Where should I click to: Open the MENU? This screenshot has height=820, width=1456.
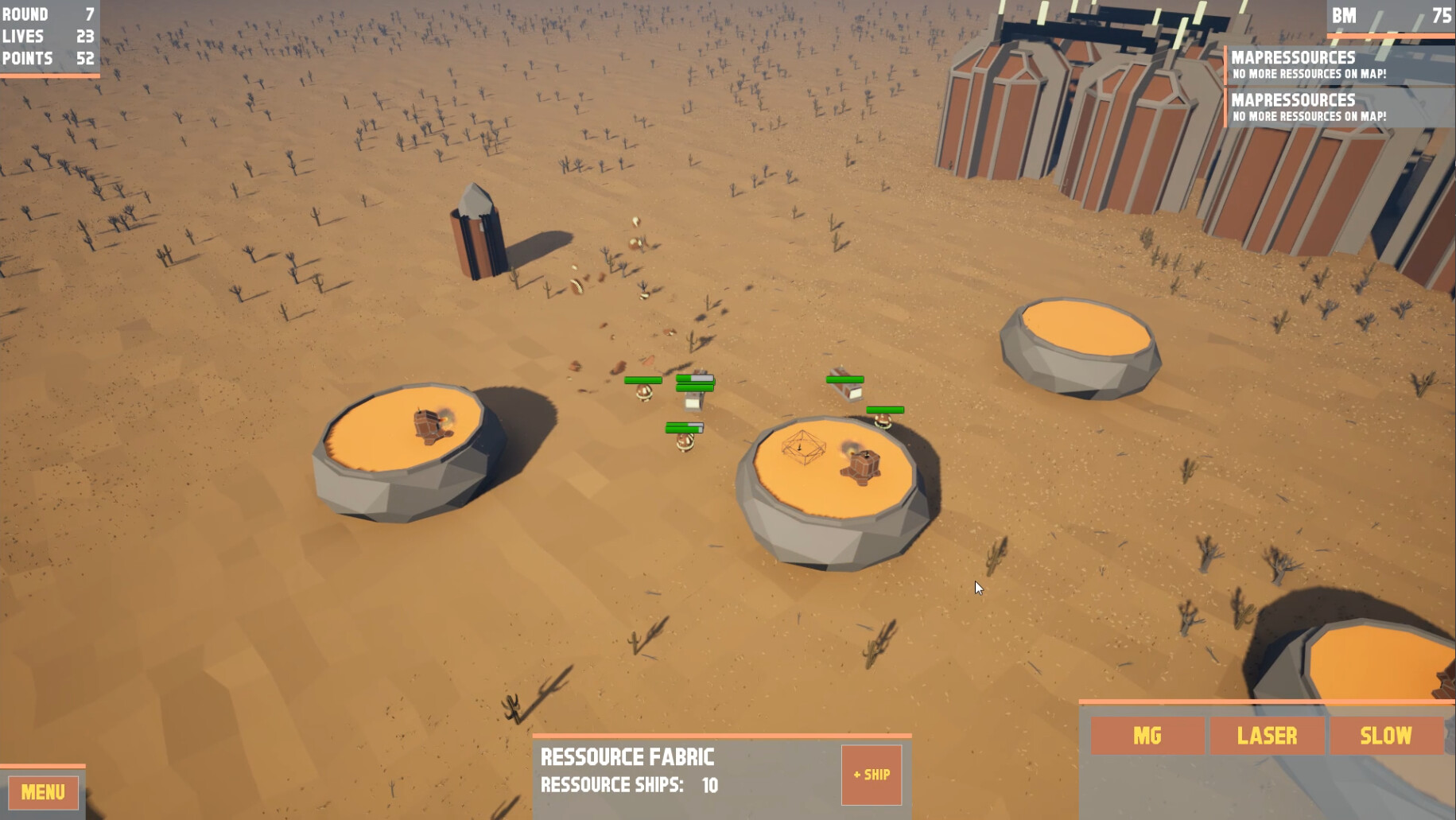(x=42, y=792)
